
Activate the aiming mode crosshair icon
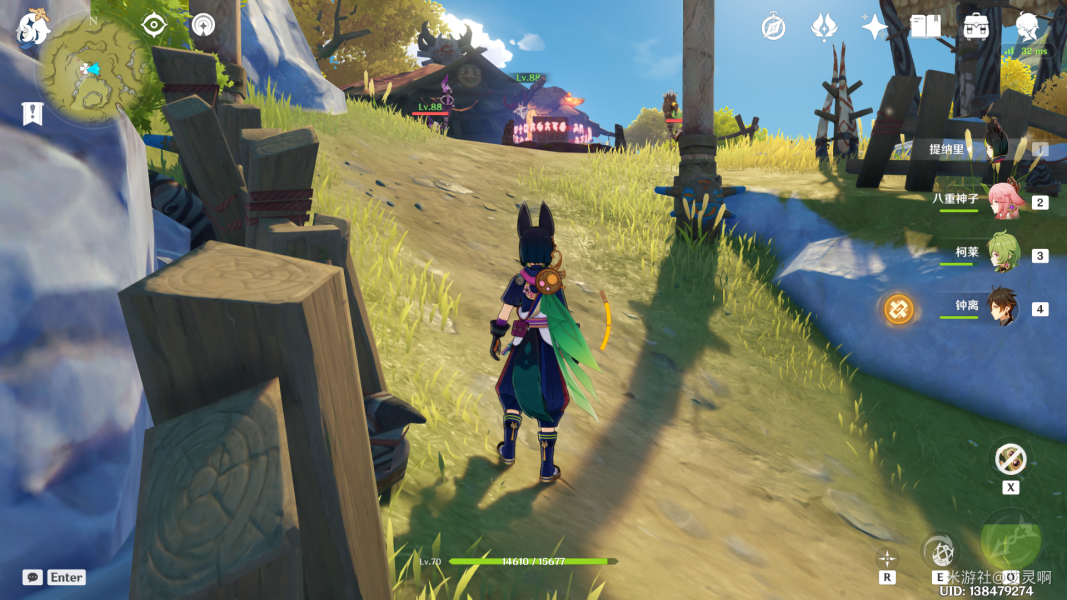887,558
